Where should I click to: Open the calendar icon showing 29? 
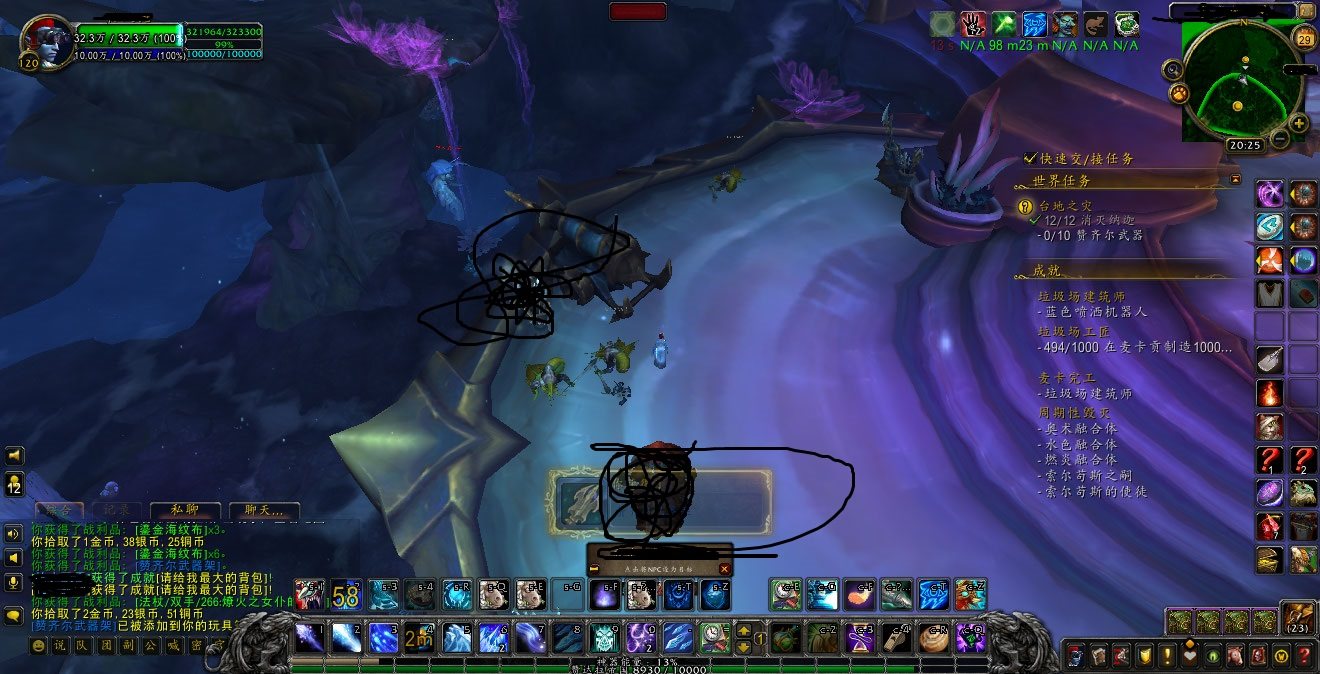click(x=1303, y=39)
